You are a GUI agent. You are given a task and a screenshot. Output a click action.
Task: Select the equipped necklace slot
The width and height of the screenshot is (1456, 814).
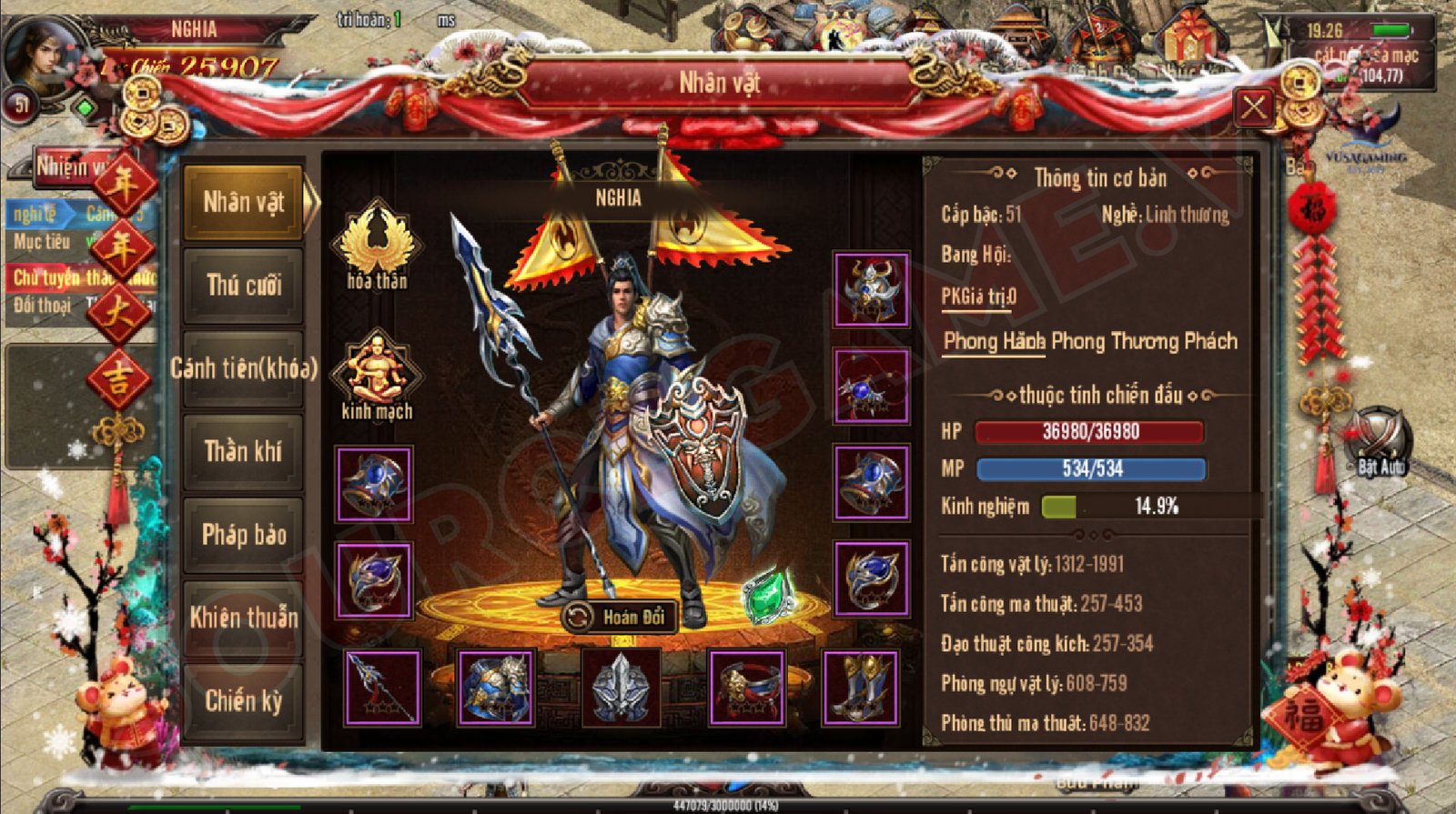point(871,387)
